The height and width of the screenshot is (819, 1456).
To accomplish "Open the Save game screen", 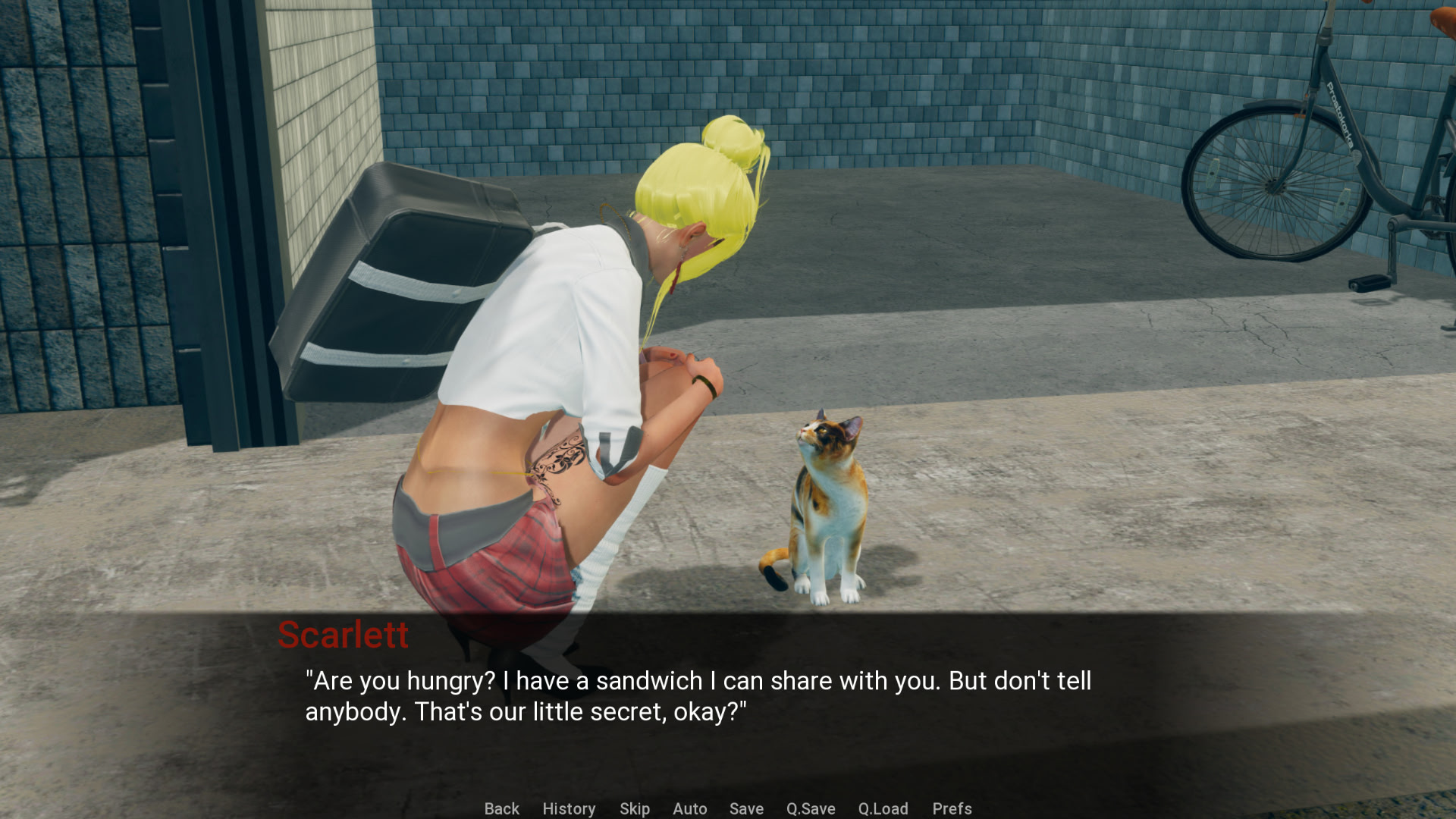I will [x=746, y=808].
